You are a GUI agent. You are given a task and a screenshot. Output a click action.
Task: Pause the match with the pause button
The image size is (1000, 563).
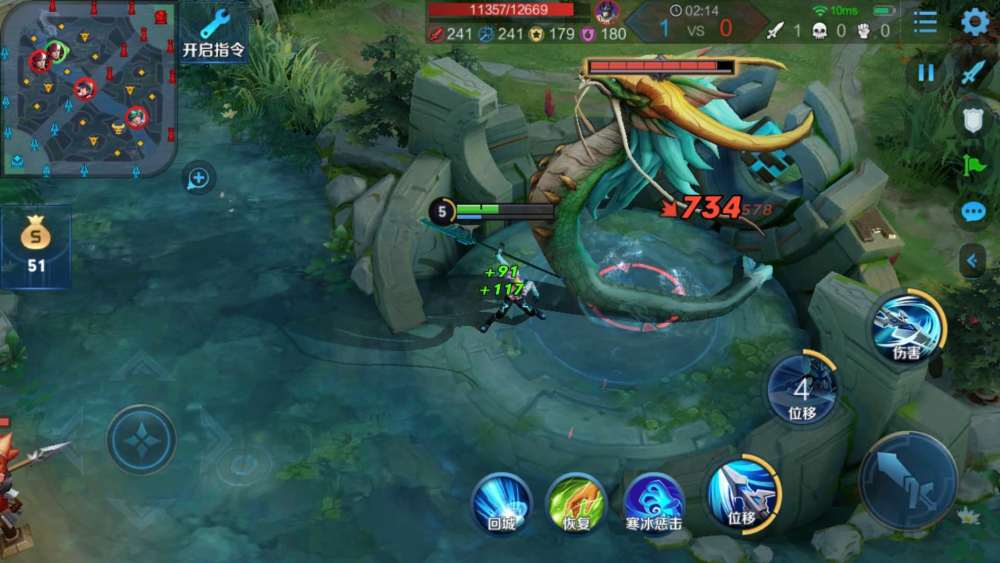[926, 72]
